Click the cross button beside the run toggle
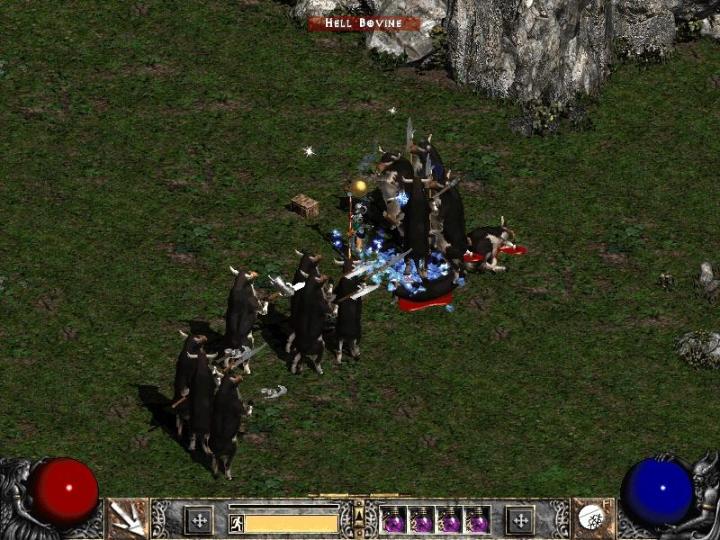 (x=199, y=520)
